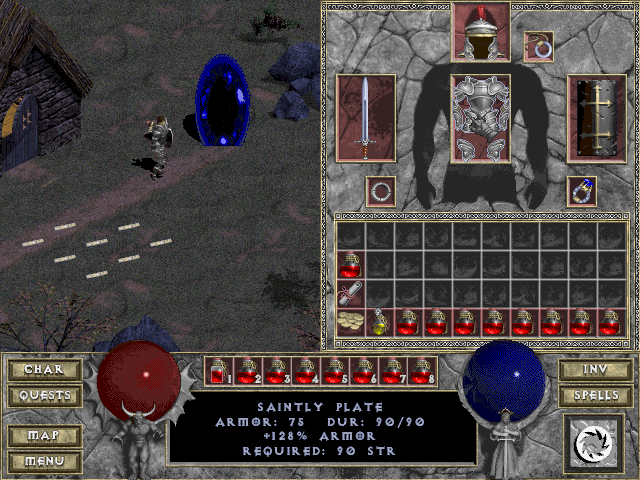
Task: Use the potion in belt slot 1
Action: click(219, 372)
